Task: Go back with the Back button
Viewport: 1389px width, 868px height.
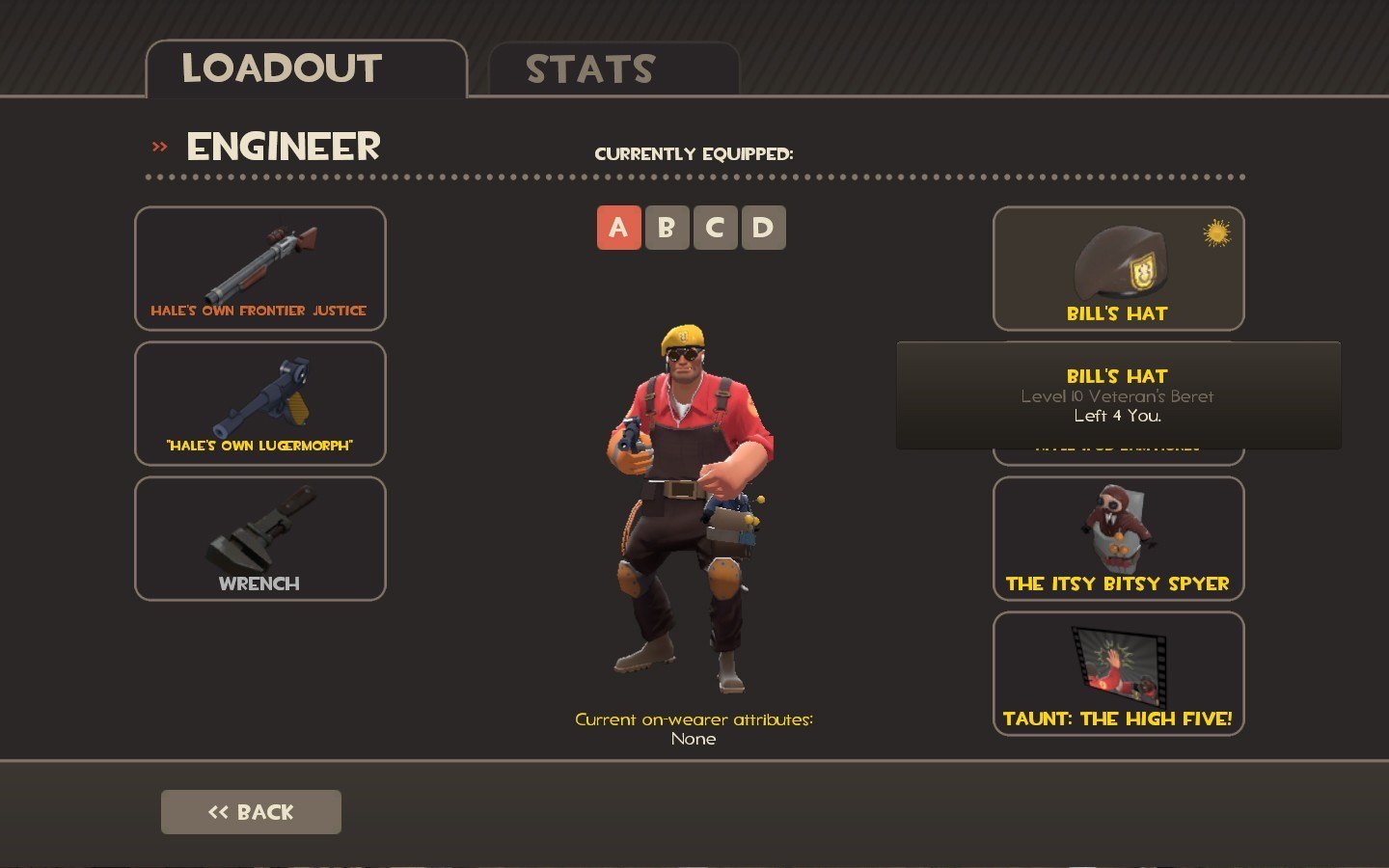Action: pos(251,812)
